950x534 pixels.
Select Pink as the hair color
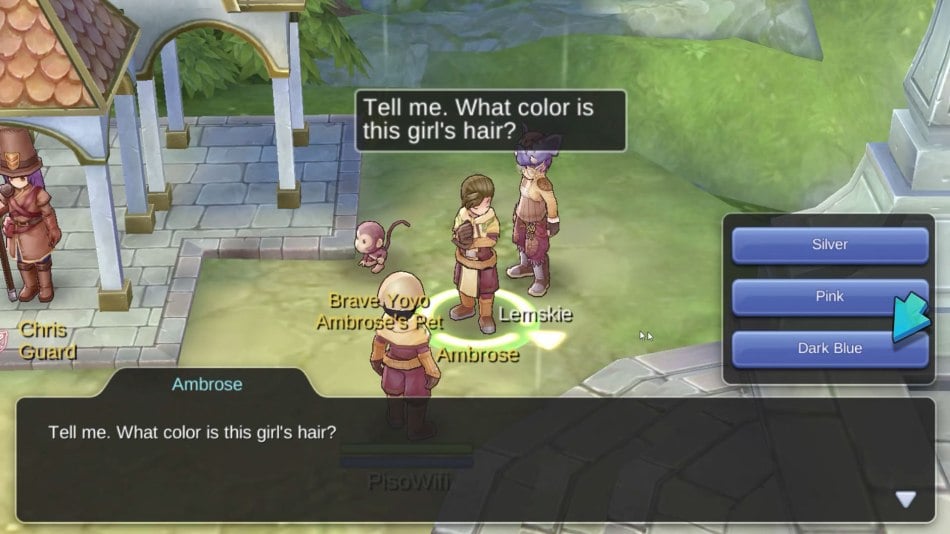point(829,297)
